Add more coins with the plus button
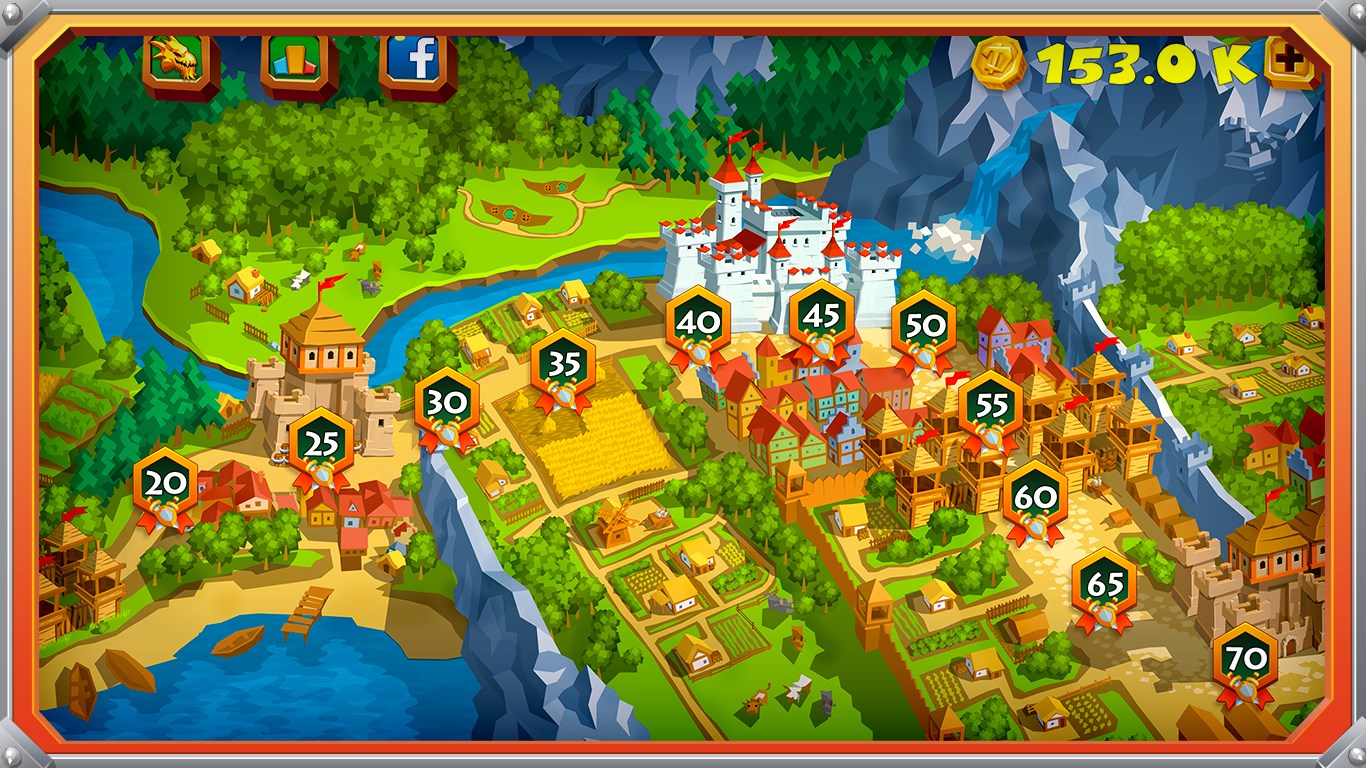Screen dimensions: 1366x768 pyautogui.click(x=1290, y=63)
